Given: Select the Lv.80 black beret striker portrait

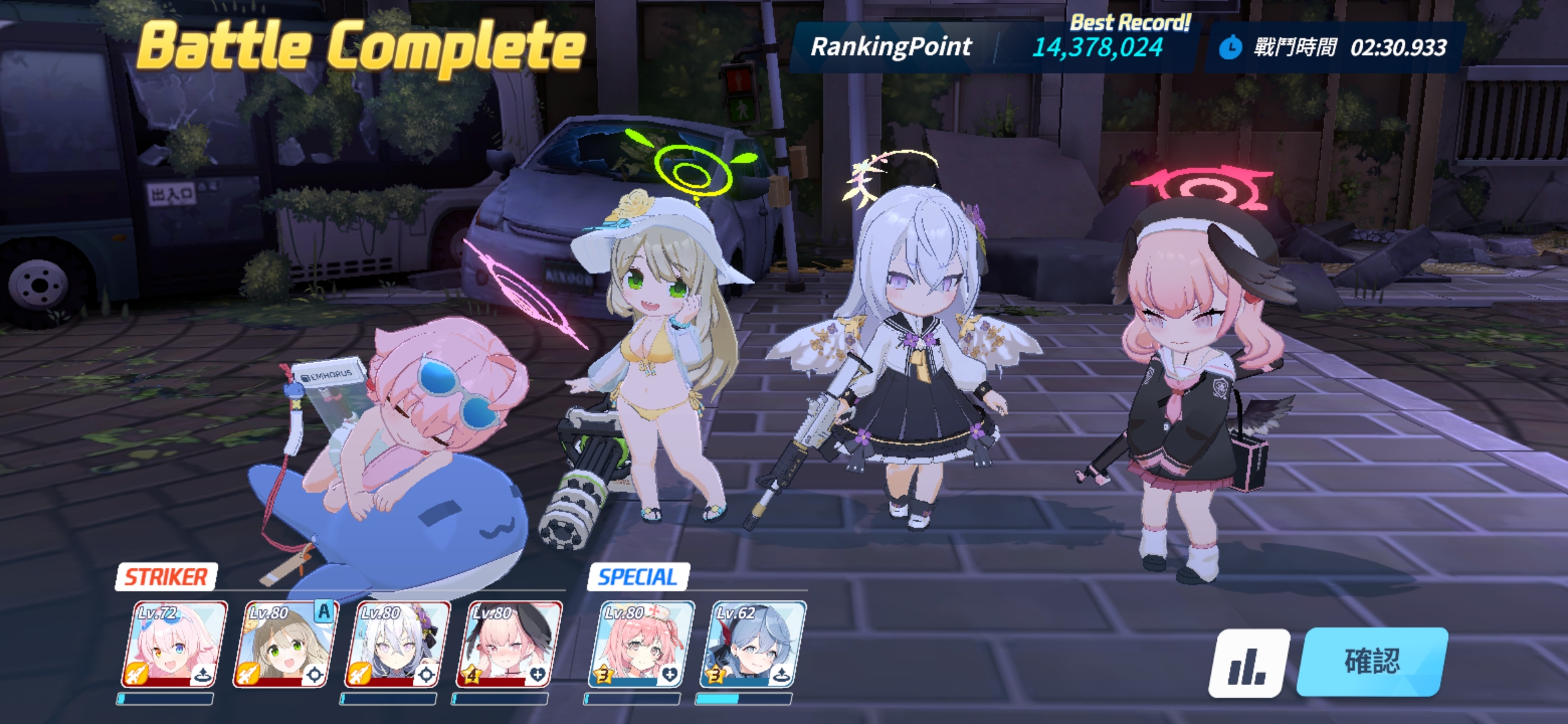Looking at the screenshot, I should [509, 645].
